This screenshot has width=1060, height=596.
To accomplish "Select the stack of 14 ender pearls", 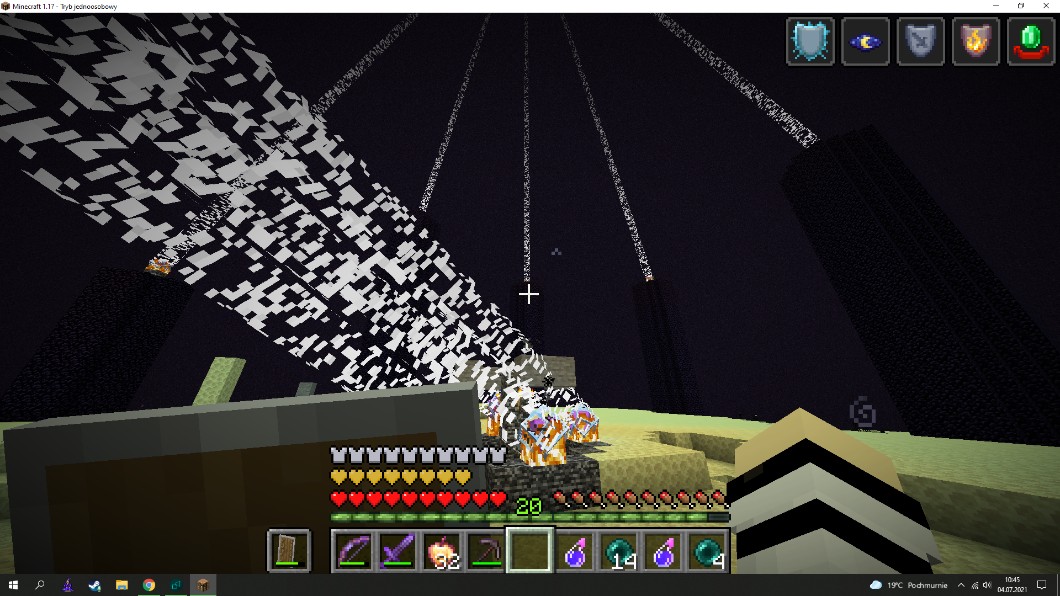I will click(619, 551).
